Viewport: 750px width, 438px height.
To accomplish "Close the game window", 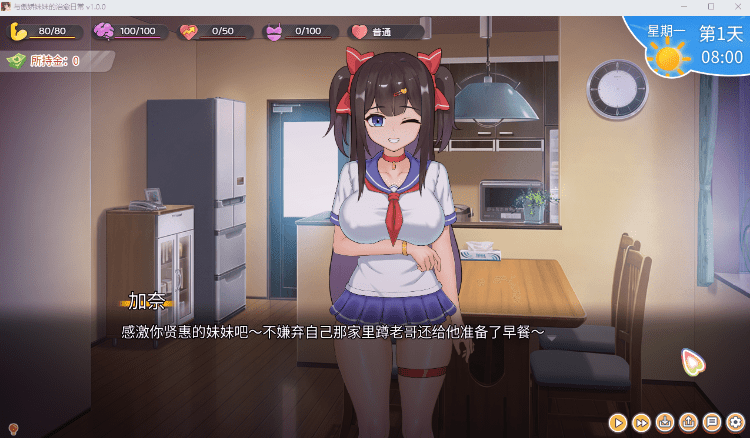I will point(737,7).
